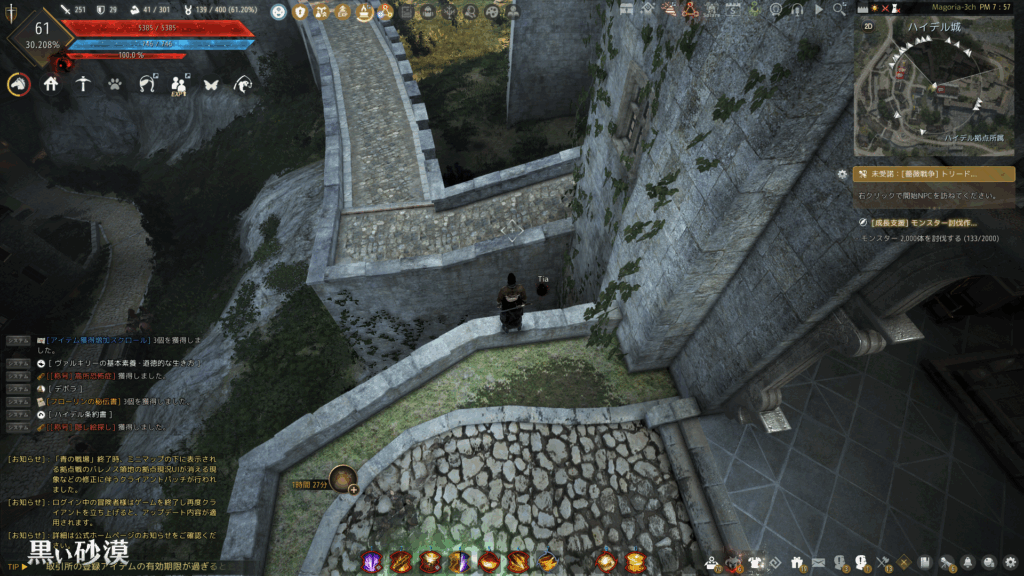1024x576 pixels.
Task: Select the pickaxe worker icon
Action: (x=83, y=85)
